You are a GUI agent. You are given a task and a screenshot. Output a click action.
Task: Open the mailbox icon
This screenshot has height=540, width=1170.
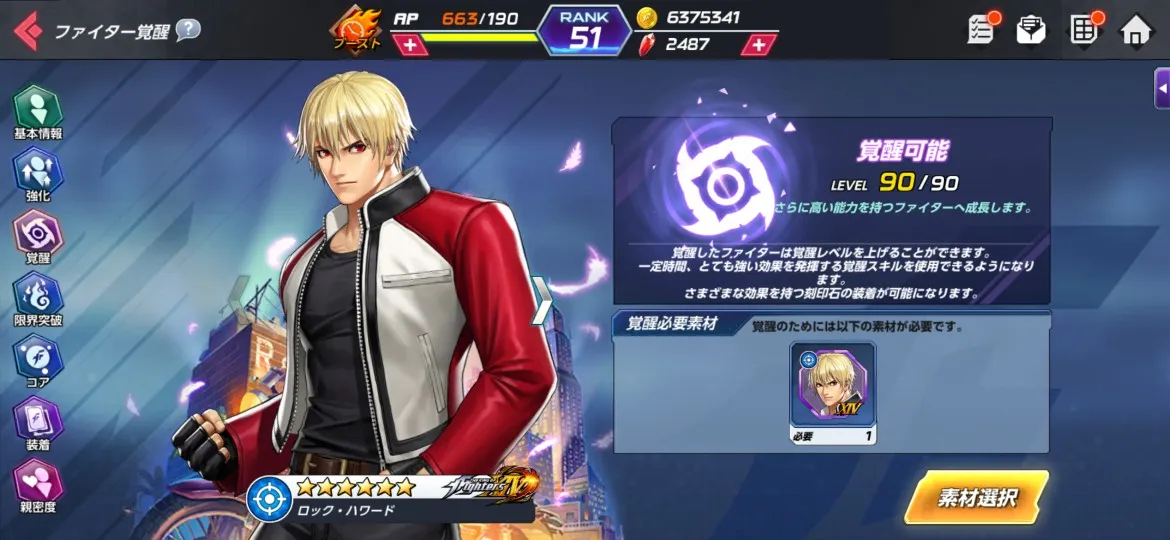1031,30
